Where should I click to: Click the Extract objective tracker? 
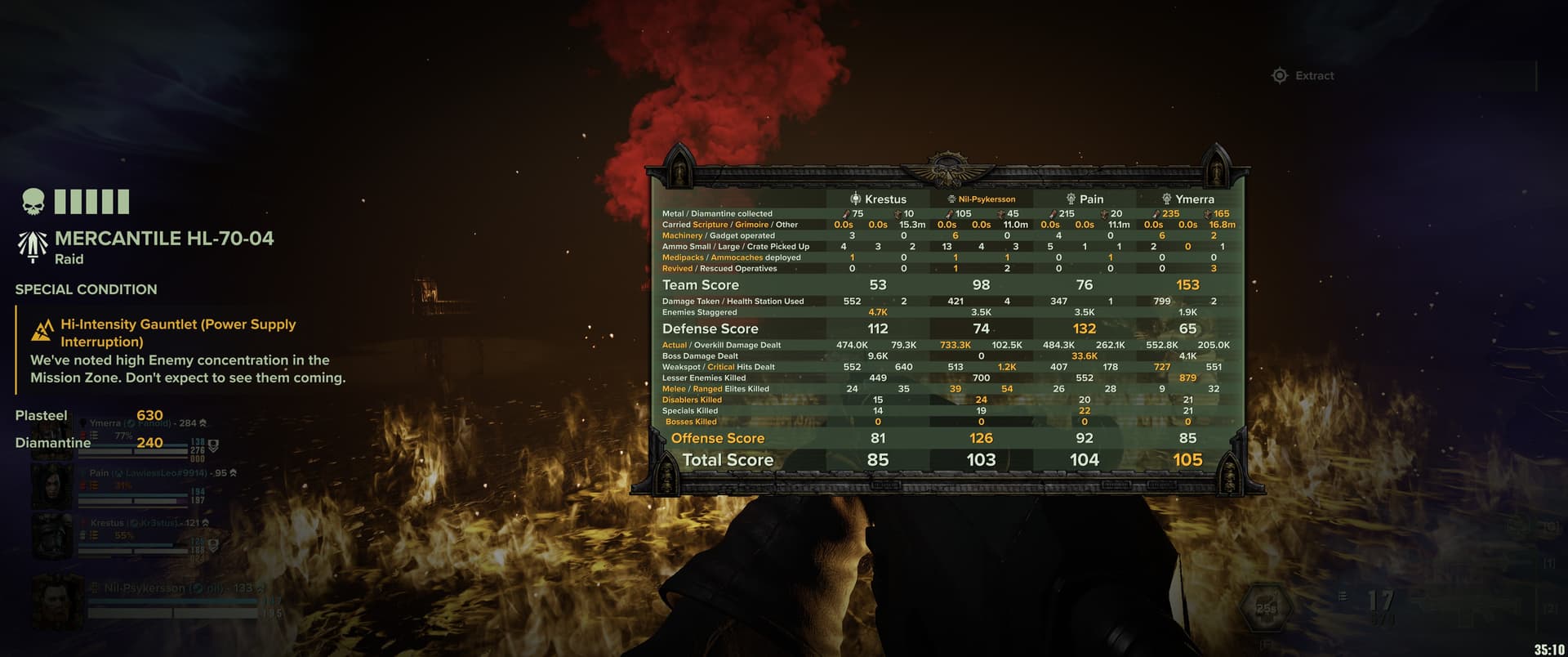[1304, 76]
